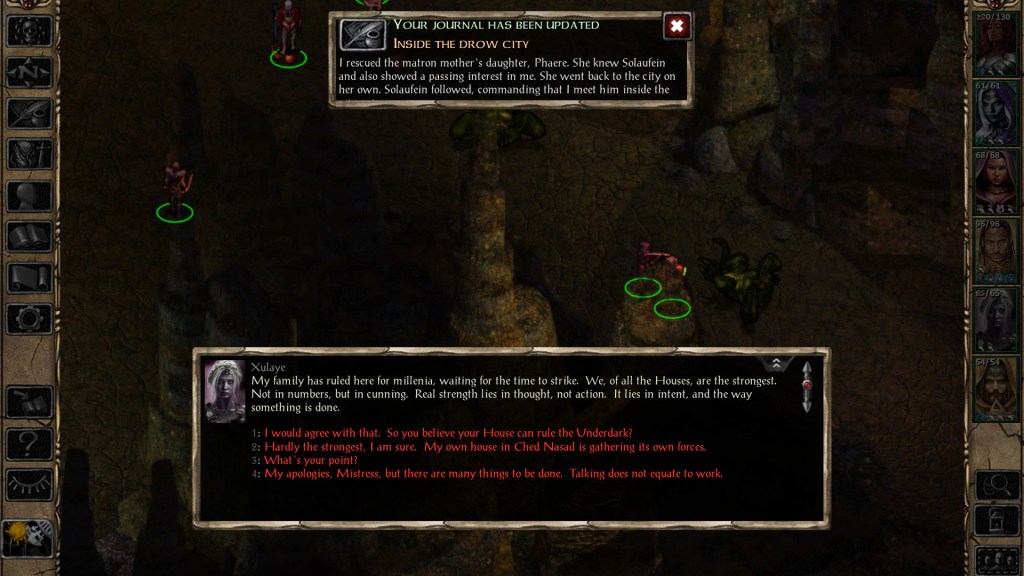Open the priest scroll icon
Image resolution: width=1024 pixels, height=576 pixels.
coord(29,278)
